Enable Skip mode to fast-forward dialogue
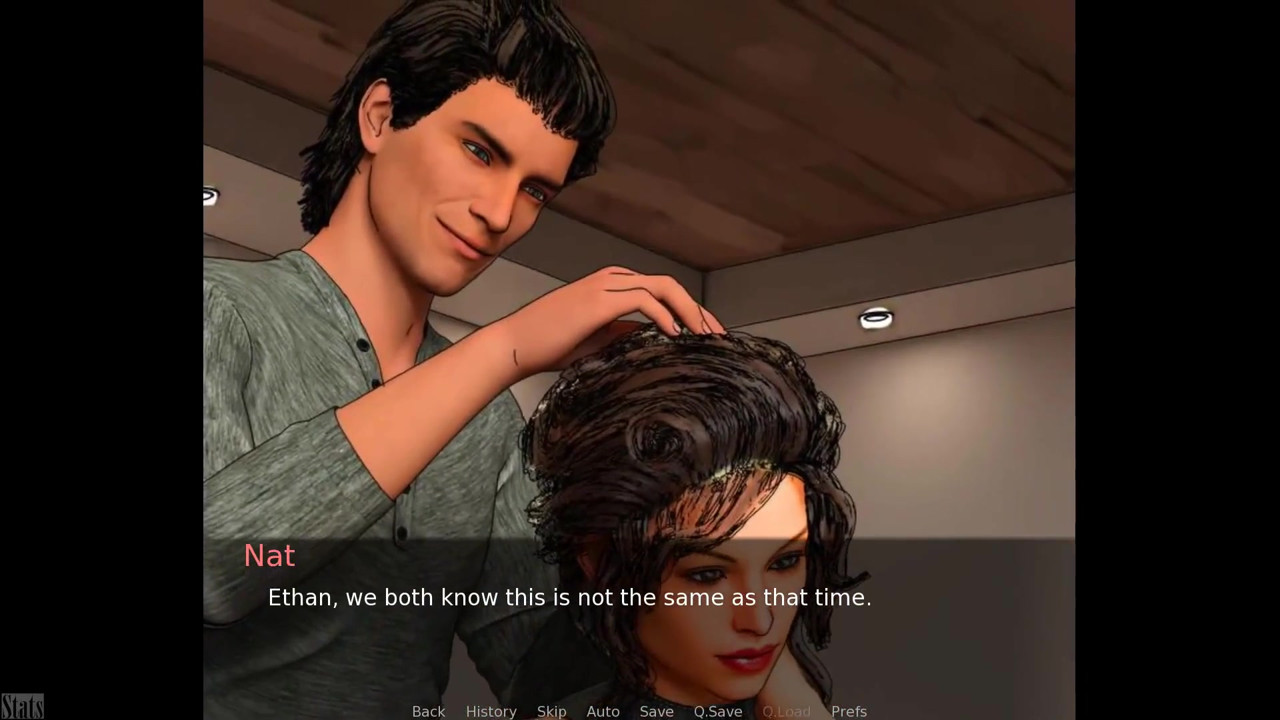 point(551,711)
